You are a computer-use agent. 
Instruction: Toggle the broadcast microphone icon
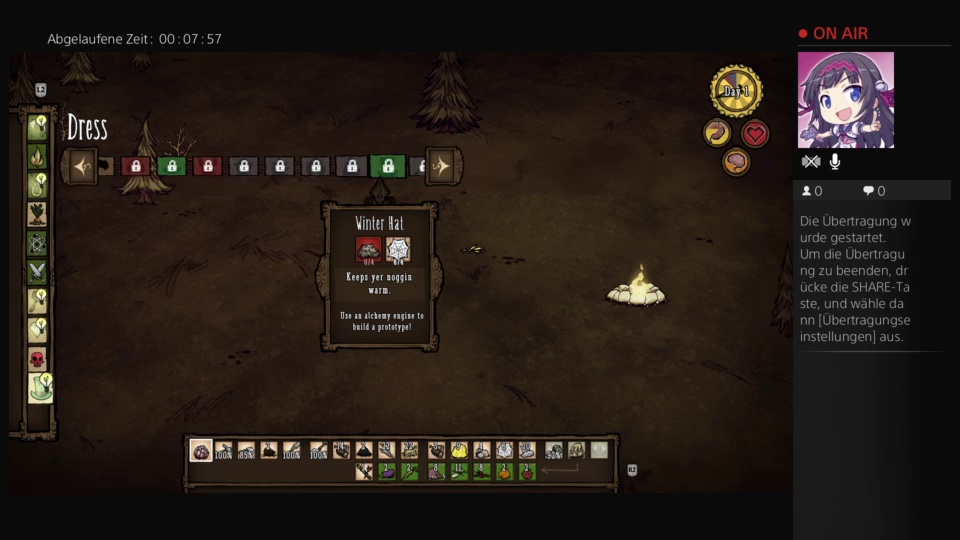pyautogui.click(x=835, y=162)
